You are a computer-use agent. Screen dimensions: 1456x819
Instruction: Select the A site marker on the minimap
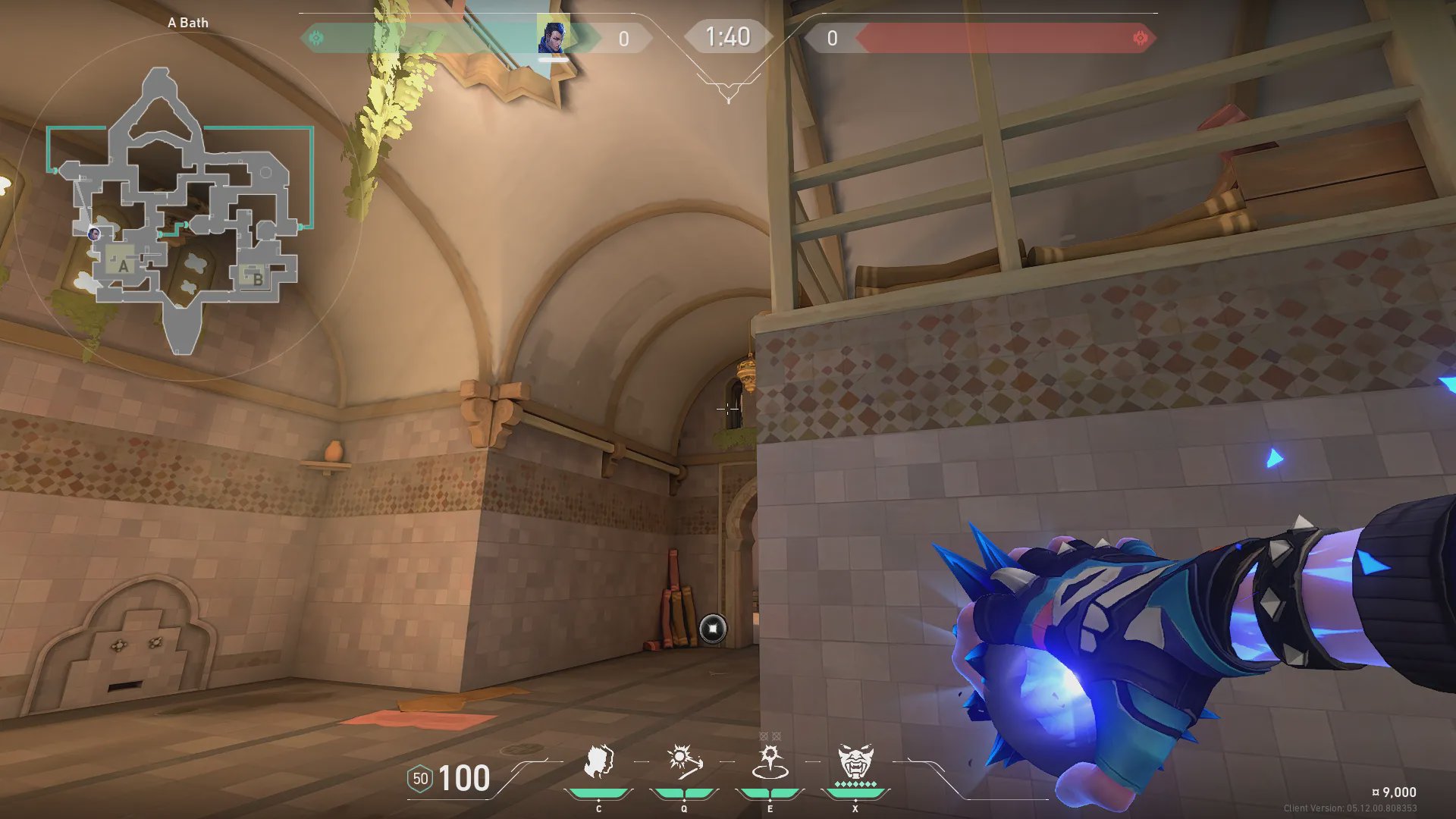(x=123, y=265)
